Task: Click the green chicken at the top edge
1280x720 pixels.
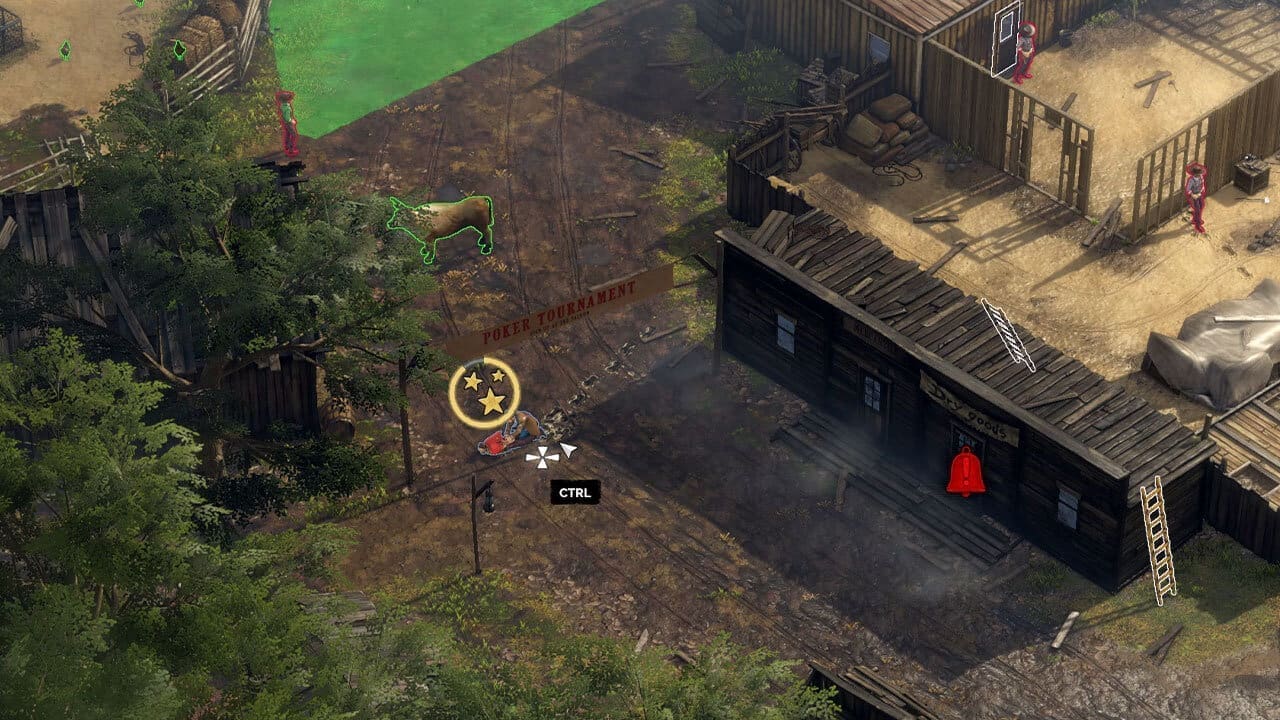Action: point(138,4)
